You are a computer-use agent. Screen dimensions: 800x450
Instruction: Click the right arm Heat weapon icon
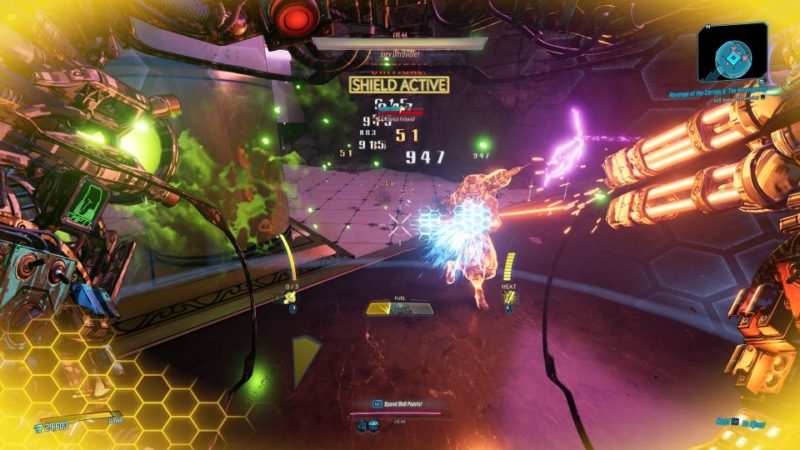[x=508, y=297]
